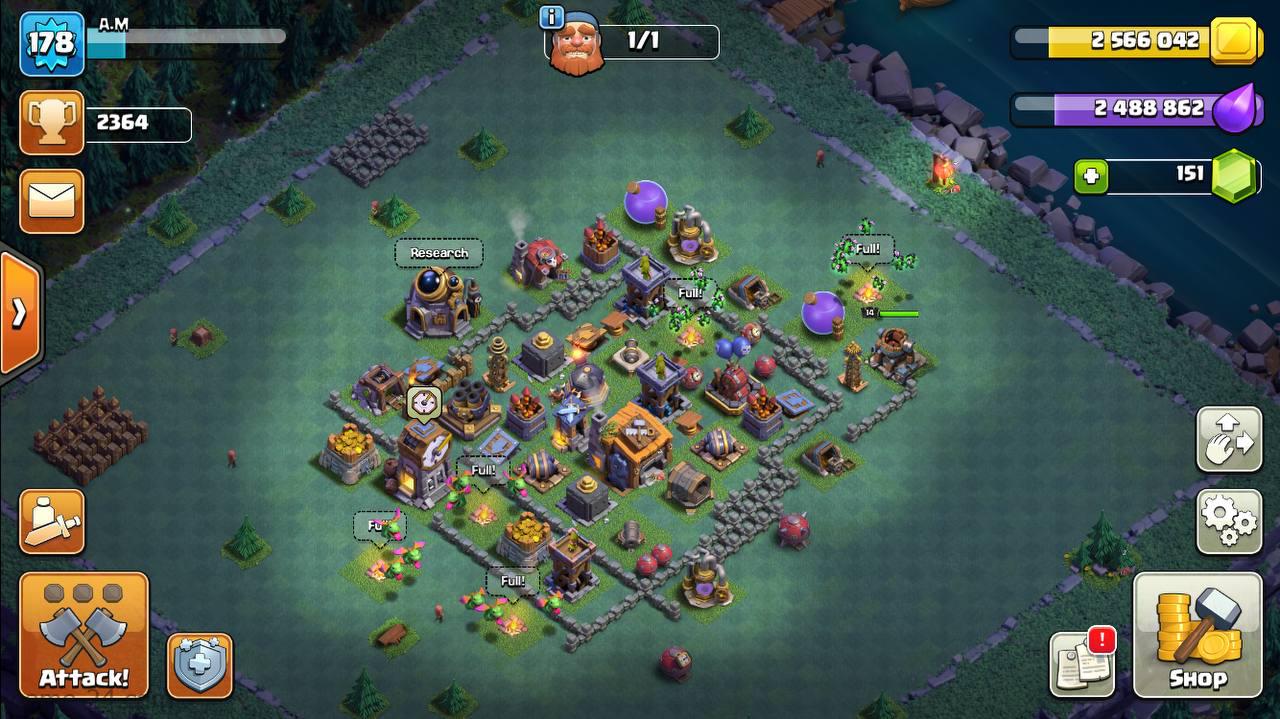Open the layout editor hand button
The width and height of the screenshot is (1280, 719).
click(x=1229, y=439)
